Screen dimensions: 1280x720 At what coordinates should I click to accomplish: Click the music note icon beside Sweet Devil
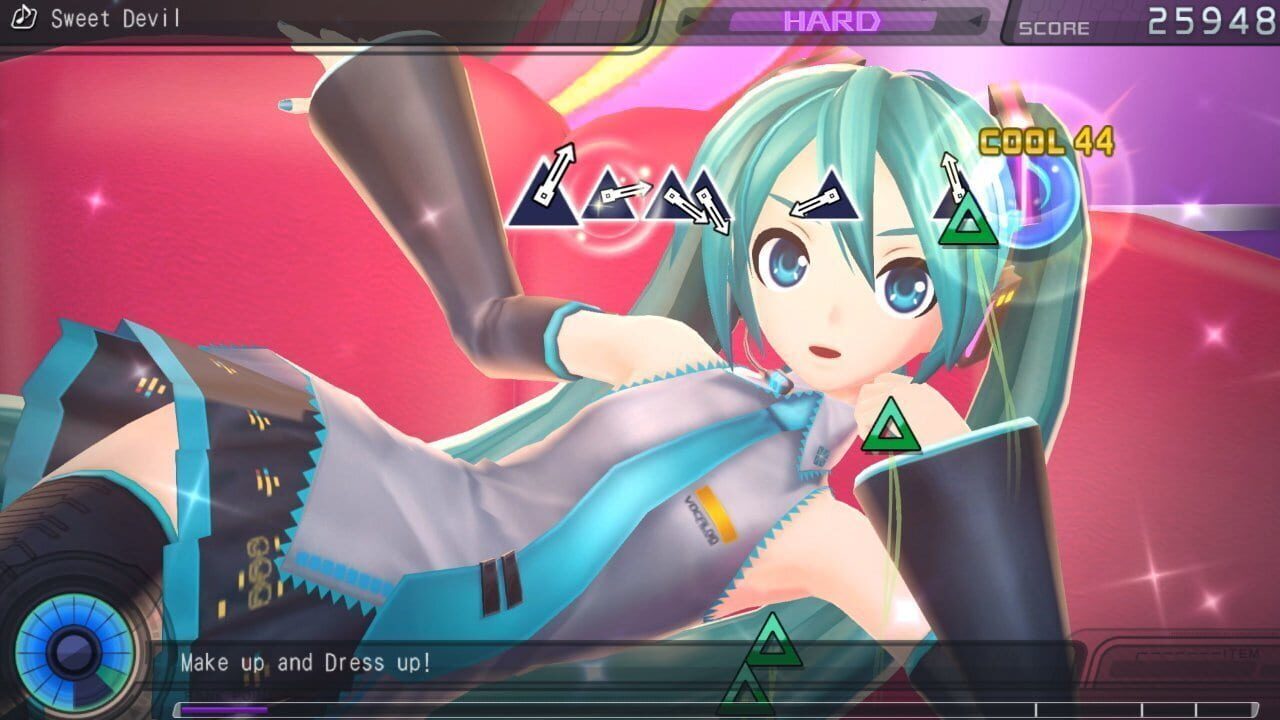24,17
